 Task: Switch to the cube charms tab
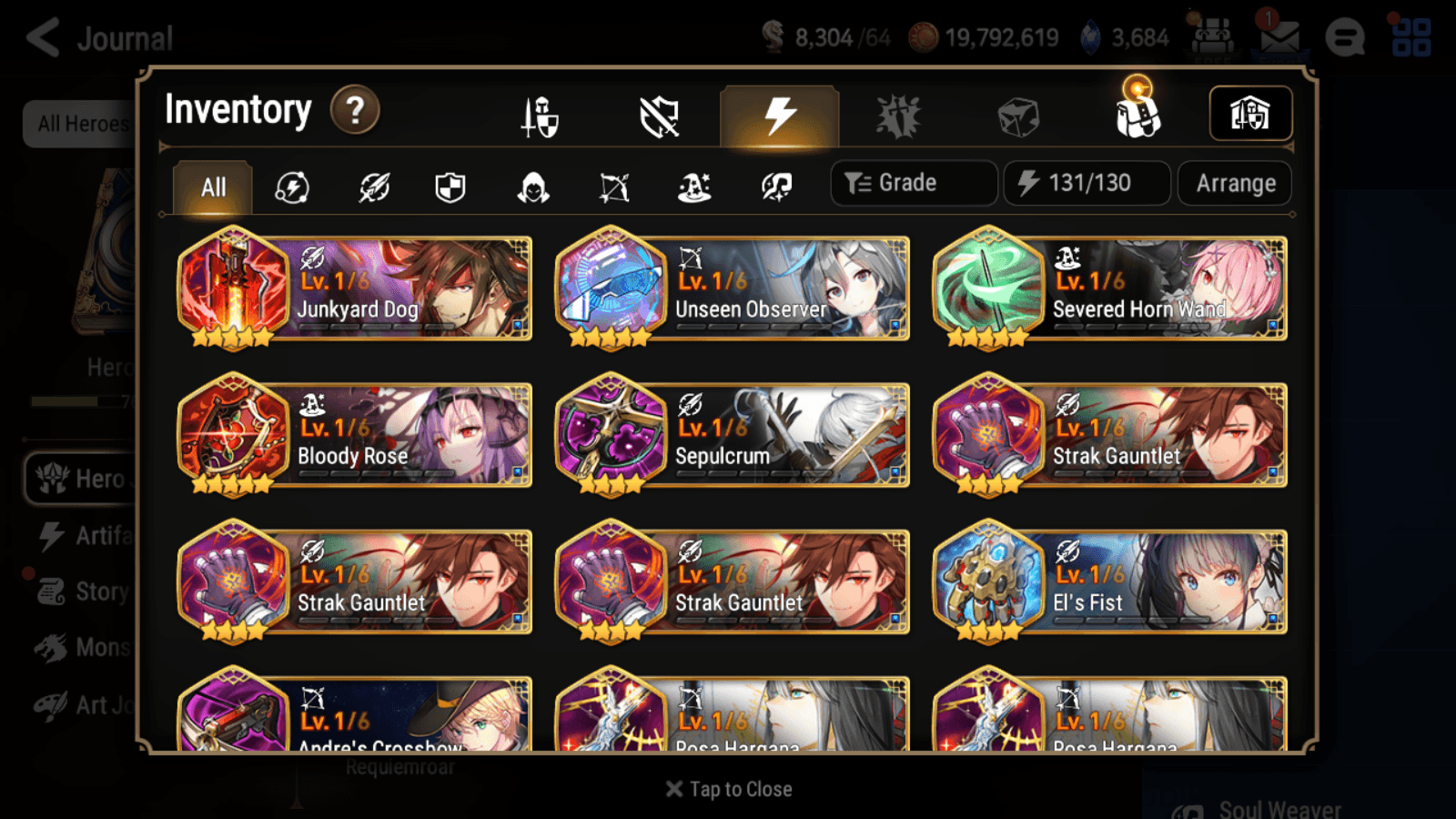coord(1018,116)
